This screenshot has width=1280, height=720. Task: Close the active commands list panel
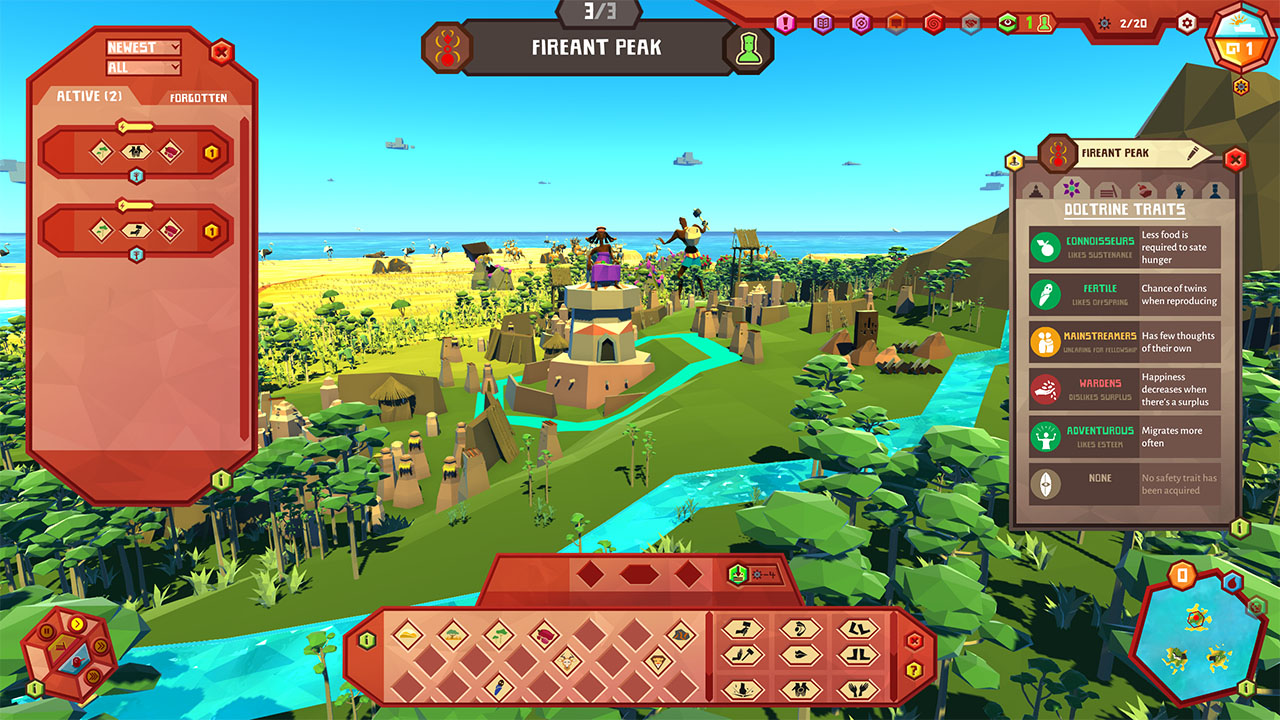point(222,52)
